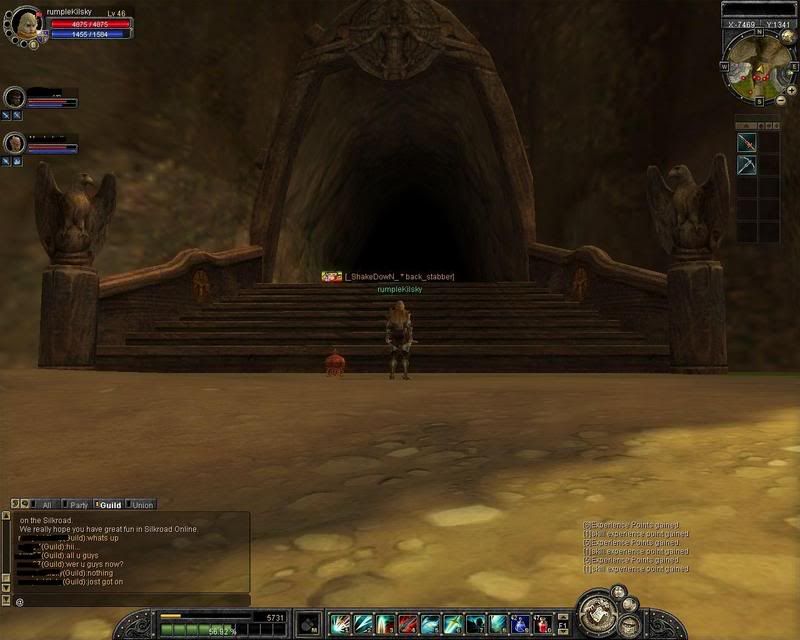Activate the first skill on the hotbar
Screen dimensions: 800x640
pos(340,625)
